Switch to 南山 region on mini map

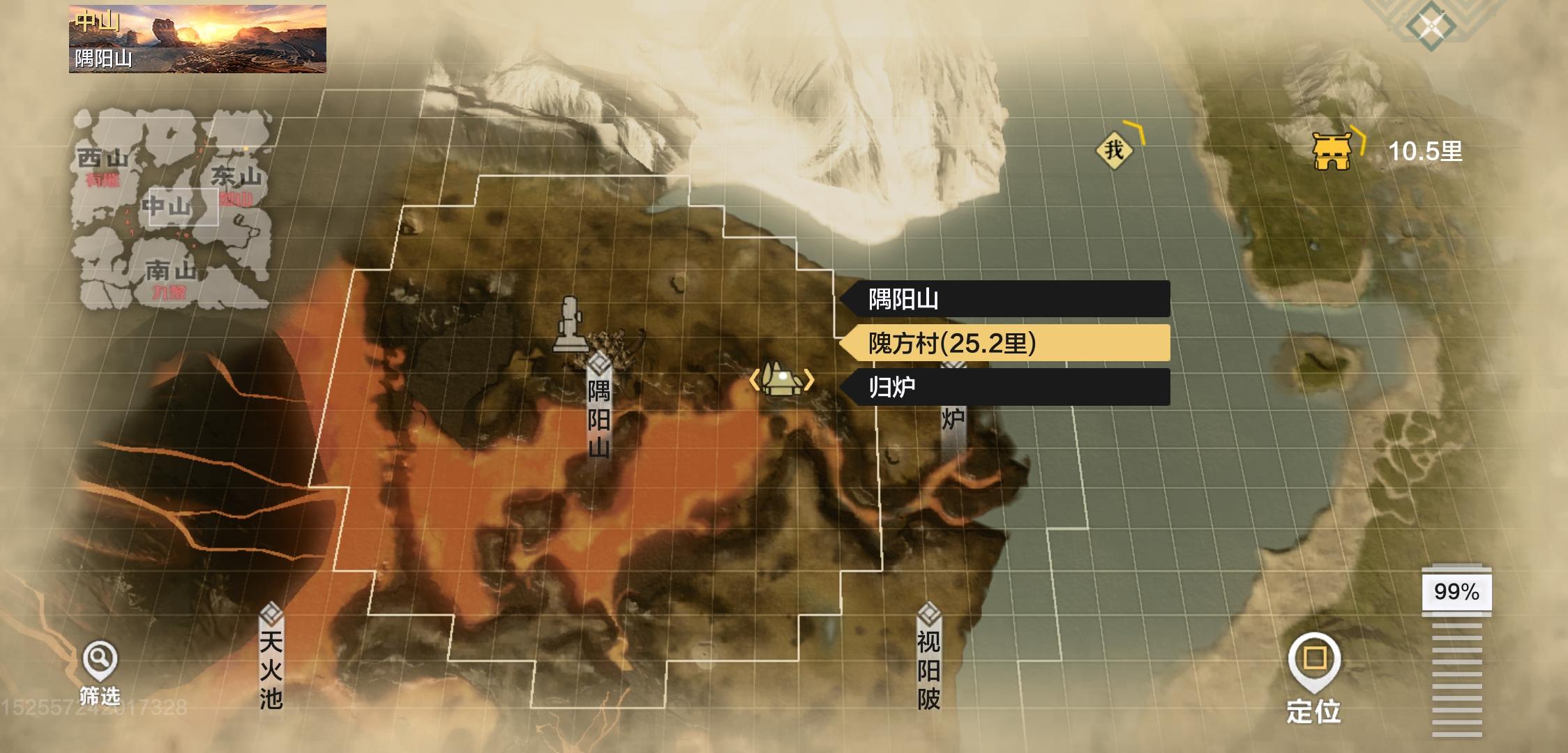(x=169, y=272)
